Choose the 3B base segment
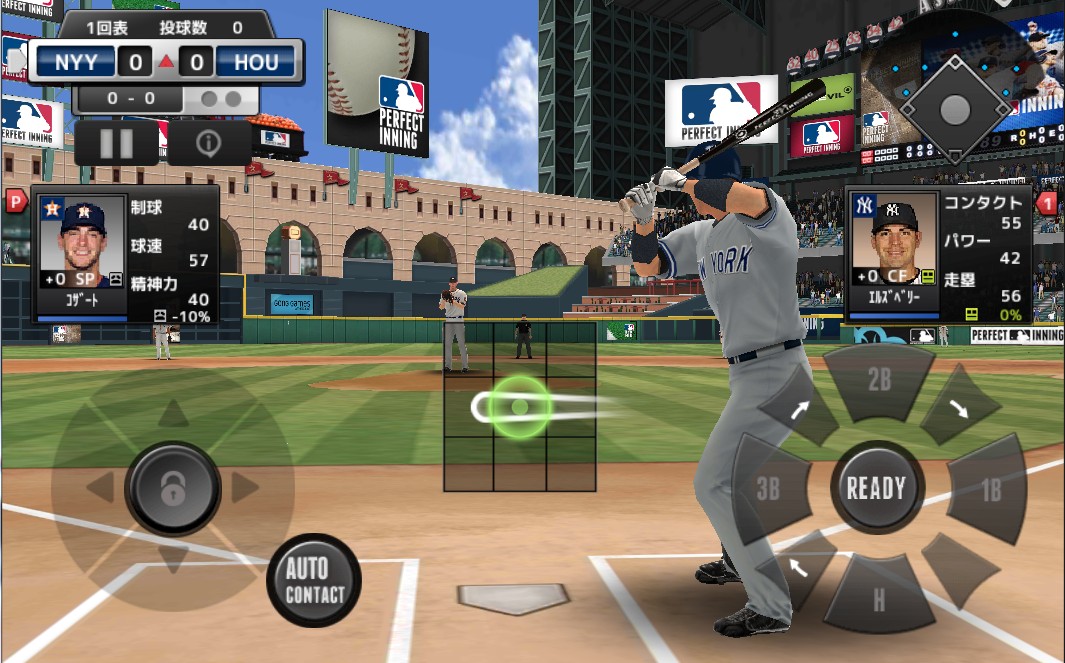Viewport: 1065px width, 663px height. pos(768,489)
